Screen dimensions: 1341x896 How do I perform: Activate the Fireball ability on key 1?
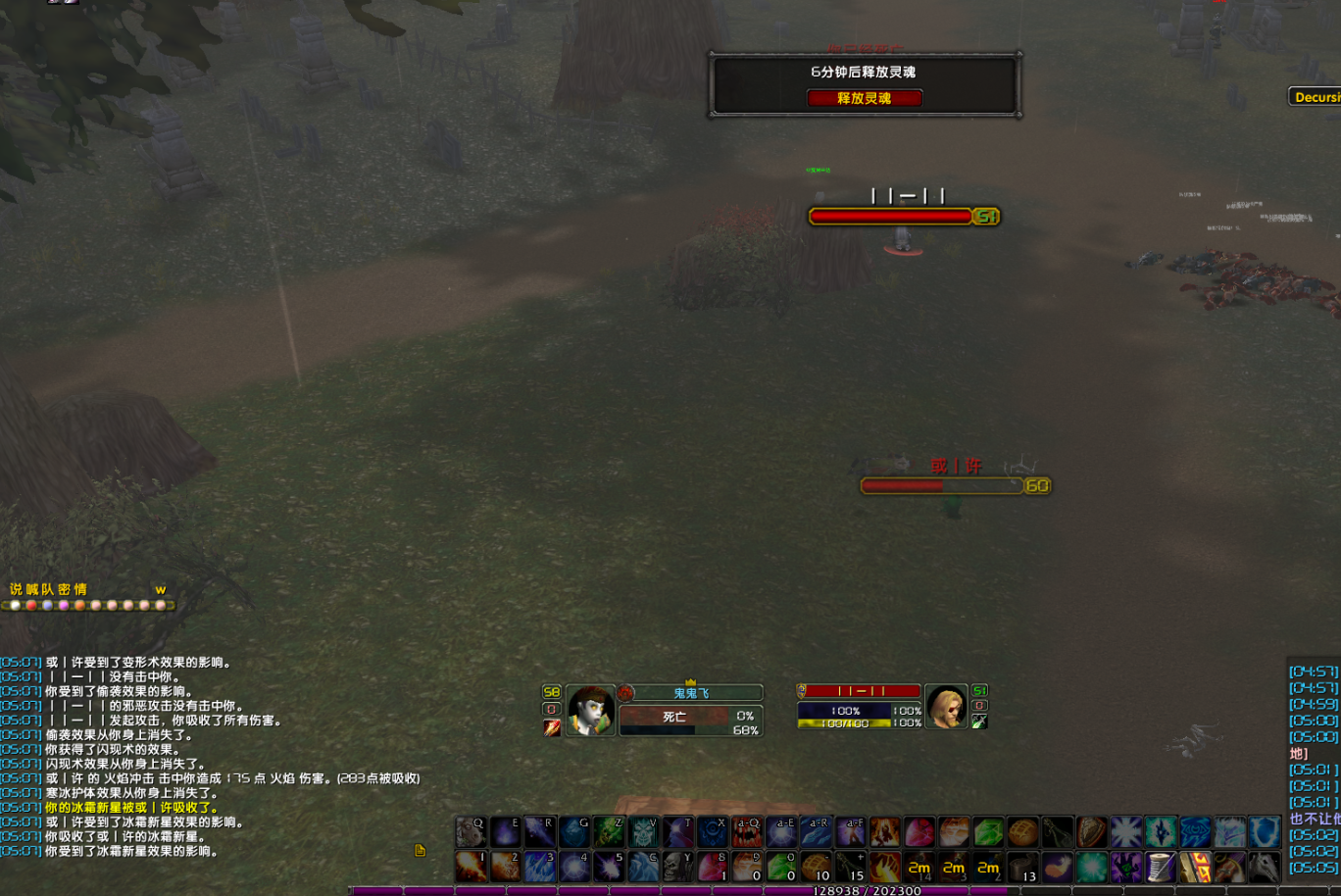472,867
